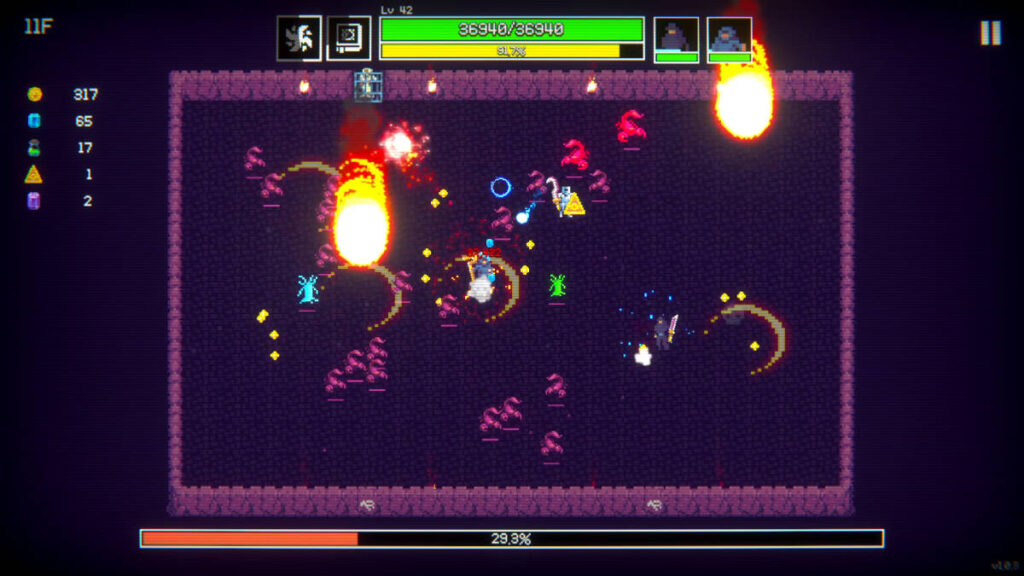Activate the winged claw skill icon
1024x576 pixels.
[299, 38]
